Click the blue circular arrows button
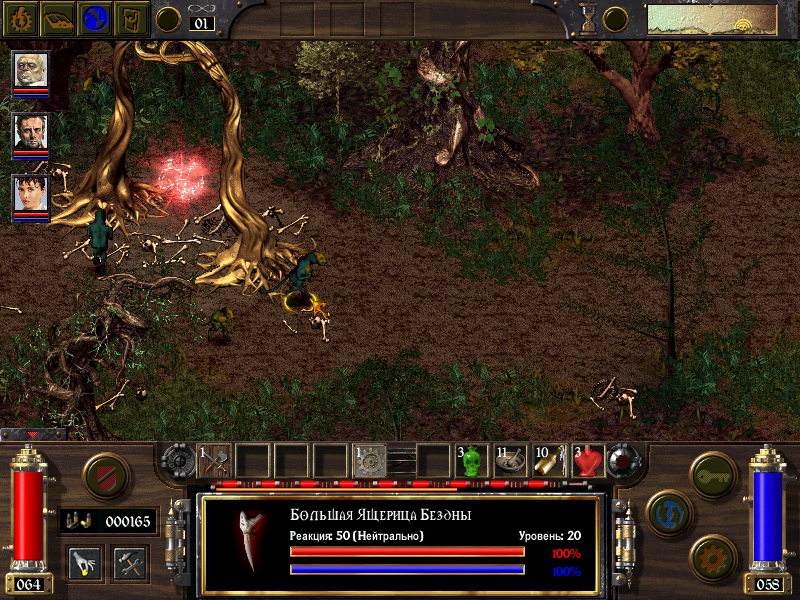The image size is (800, 600). coord(666,511)
